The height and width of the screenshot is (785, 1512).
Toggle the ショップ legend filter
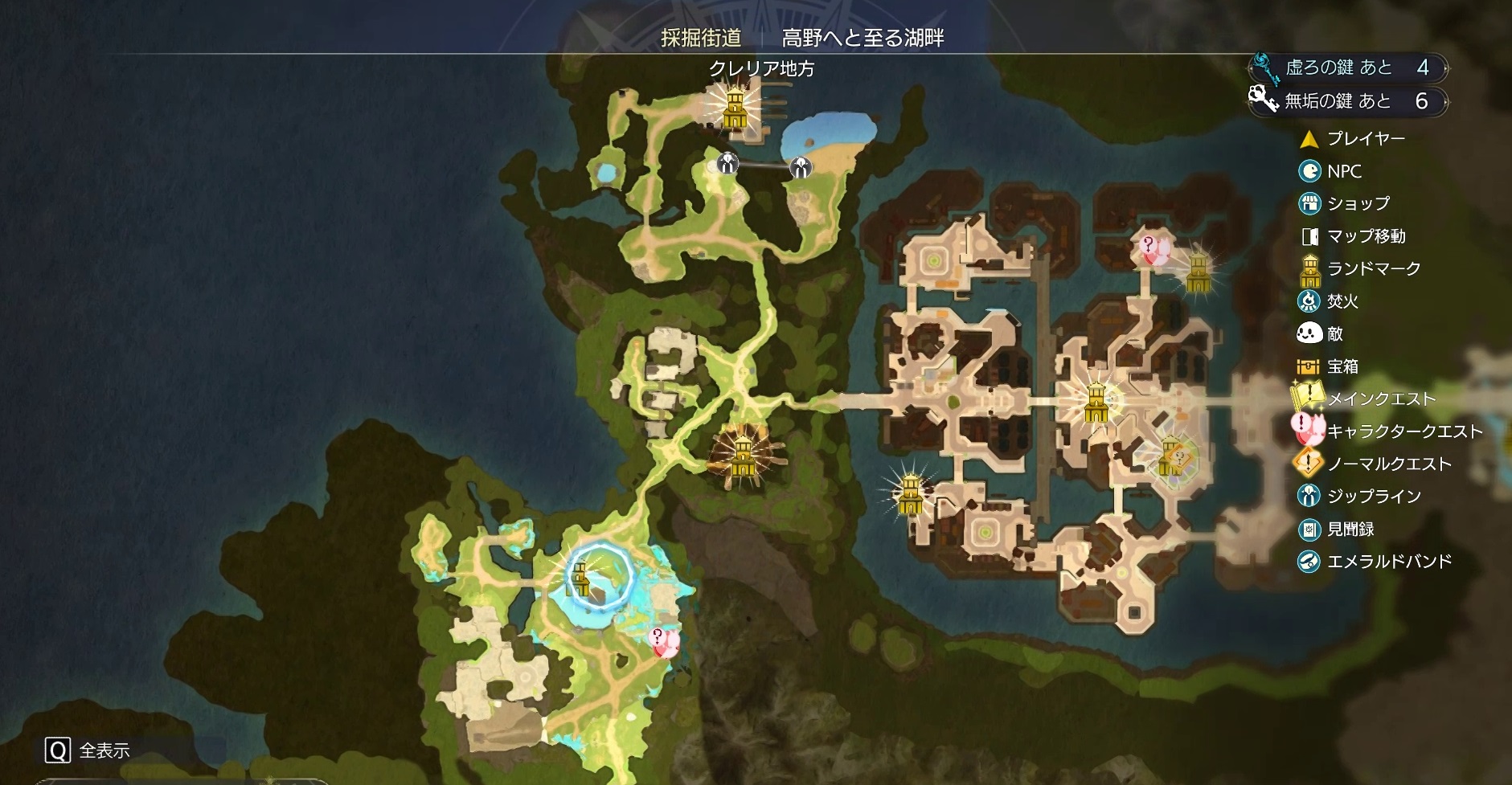click(1357, 204)
